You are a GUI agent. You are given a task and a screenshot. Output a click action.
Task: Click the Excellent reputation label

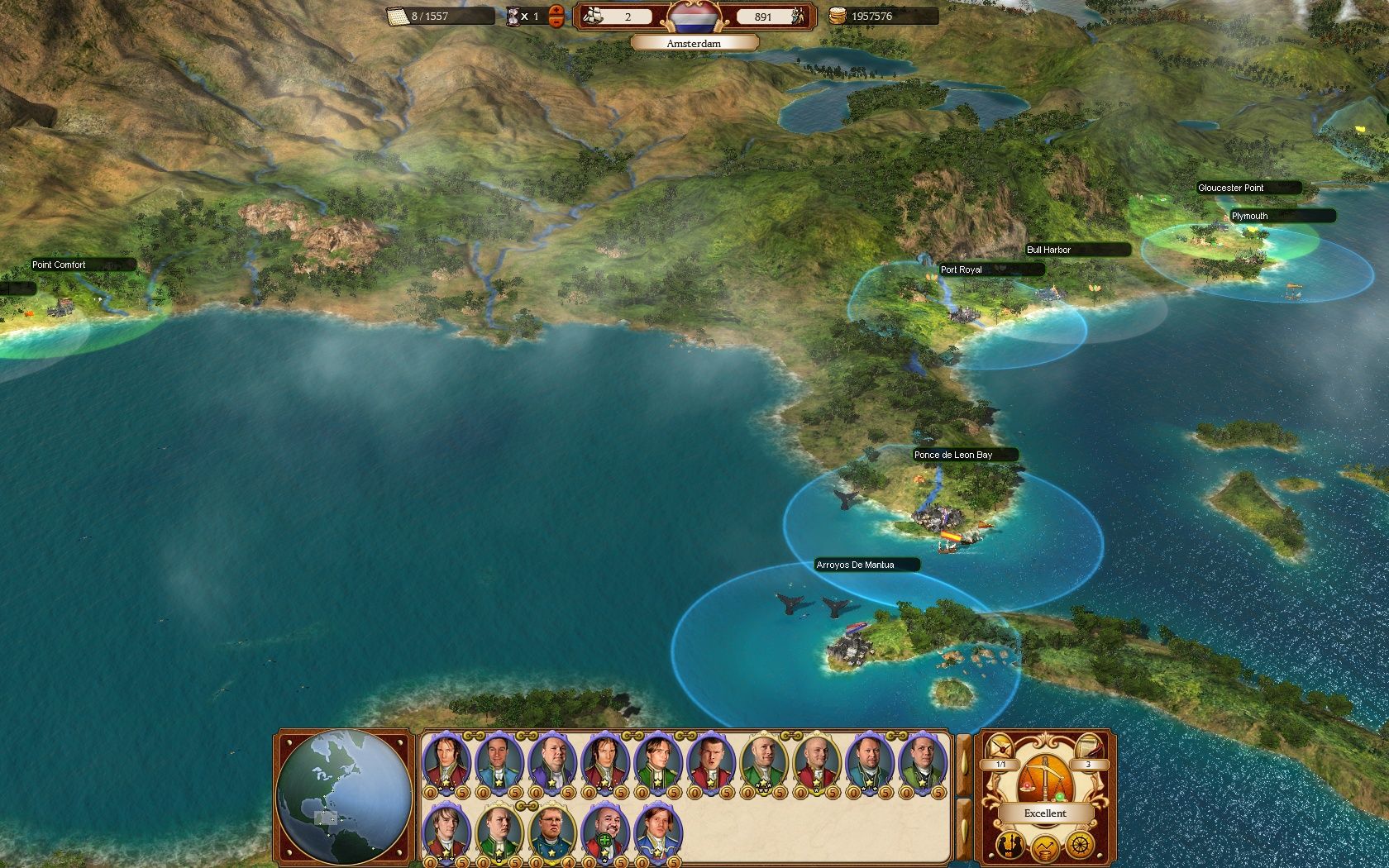[1045, 813]
